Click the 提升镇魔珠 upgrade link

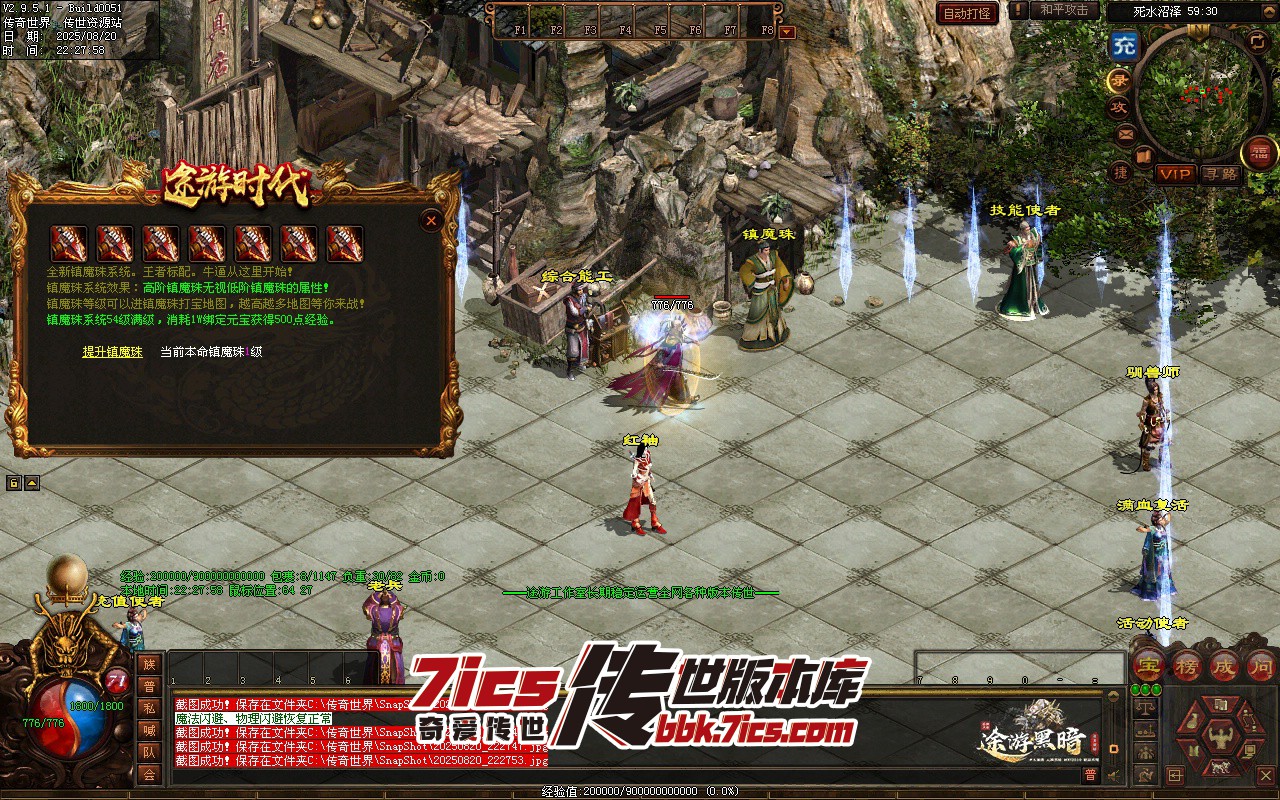coord(112,352)
